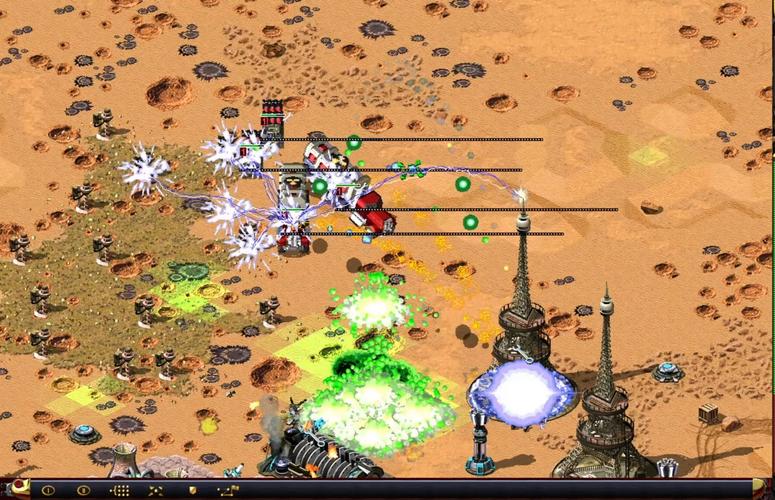The height and width of the screenshot is (500, 775).
Task: Activate the deploy crossed-arrows command
Action: (156, 491)
